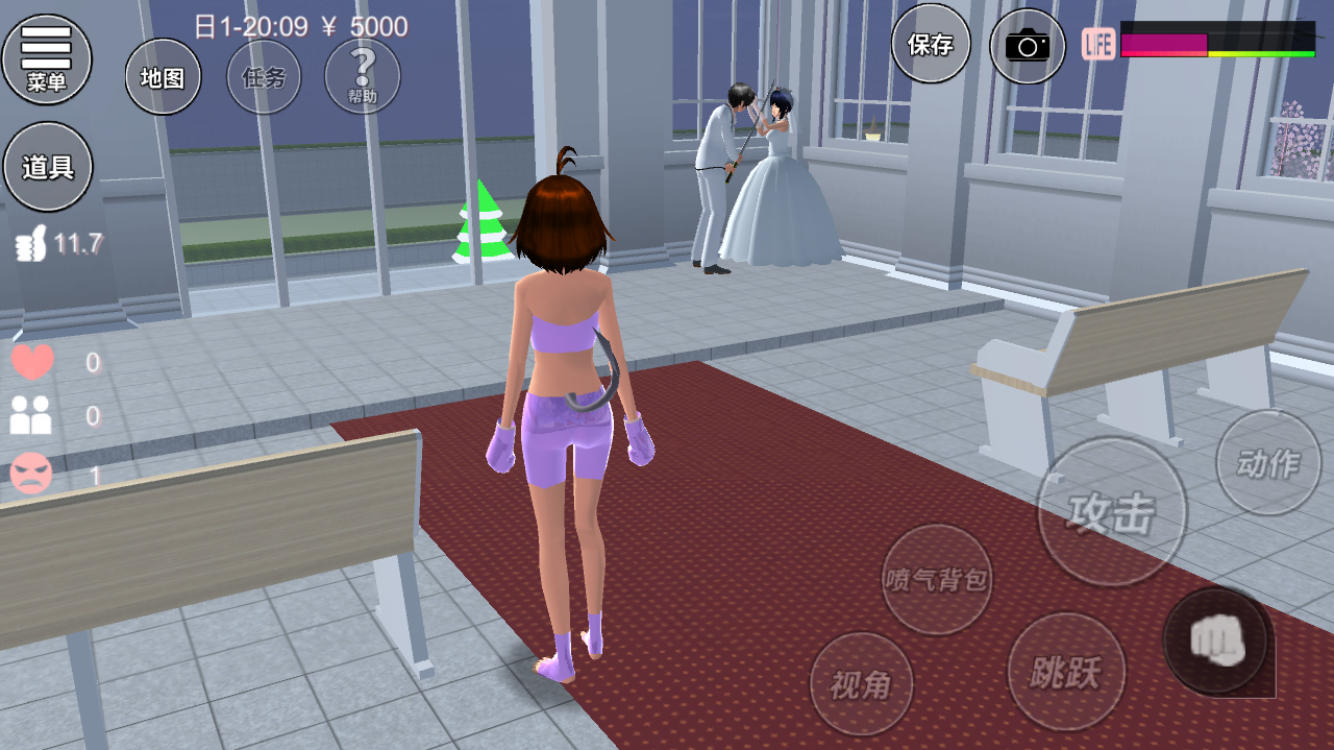Image resolution: width=1334 pixels, height=750 pixels.
Task: Switch camera with the 视角 button
Action: point(860,684)
